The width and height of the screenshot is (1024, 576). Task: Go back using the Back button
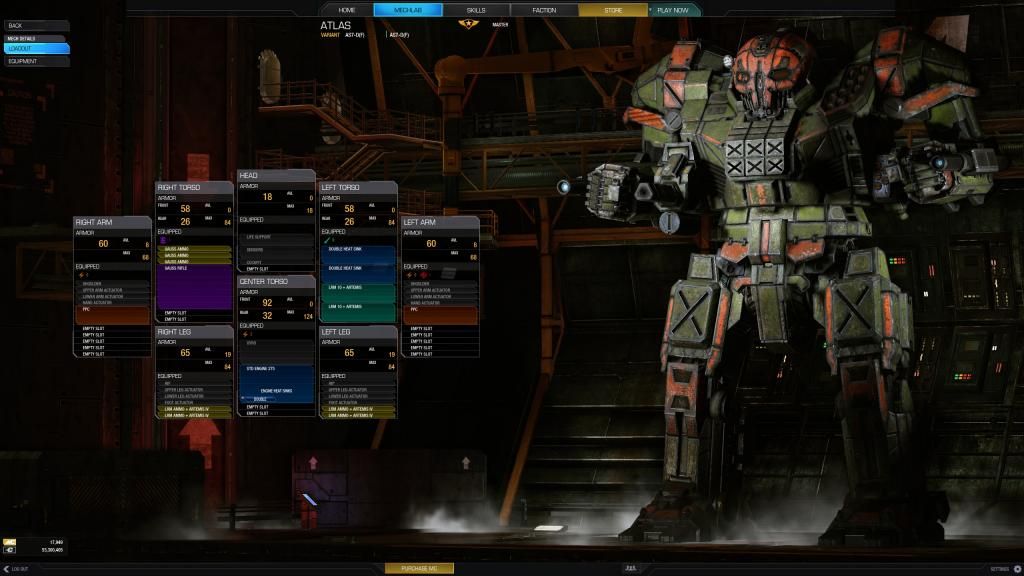pos(36,25)
